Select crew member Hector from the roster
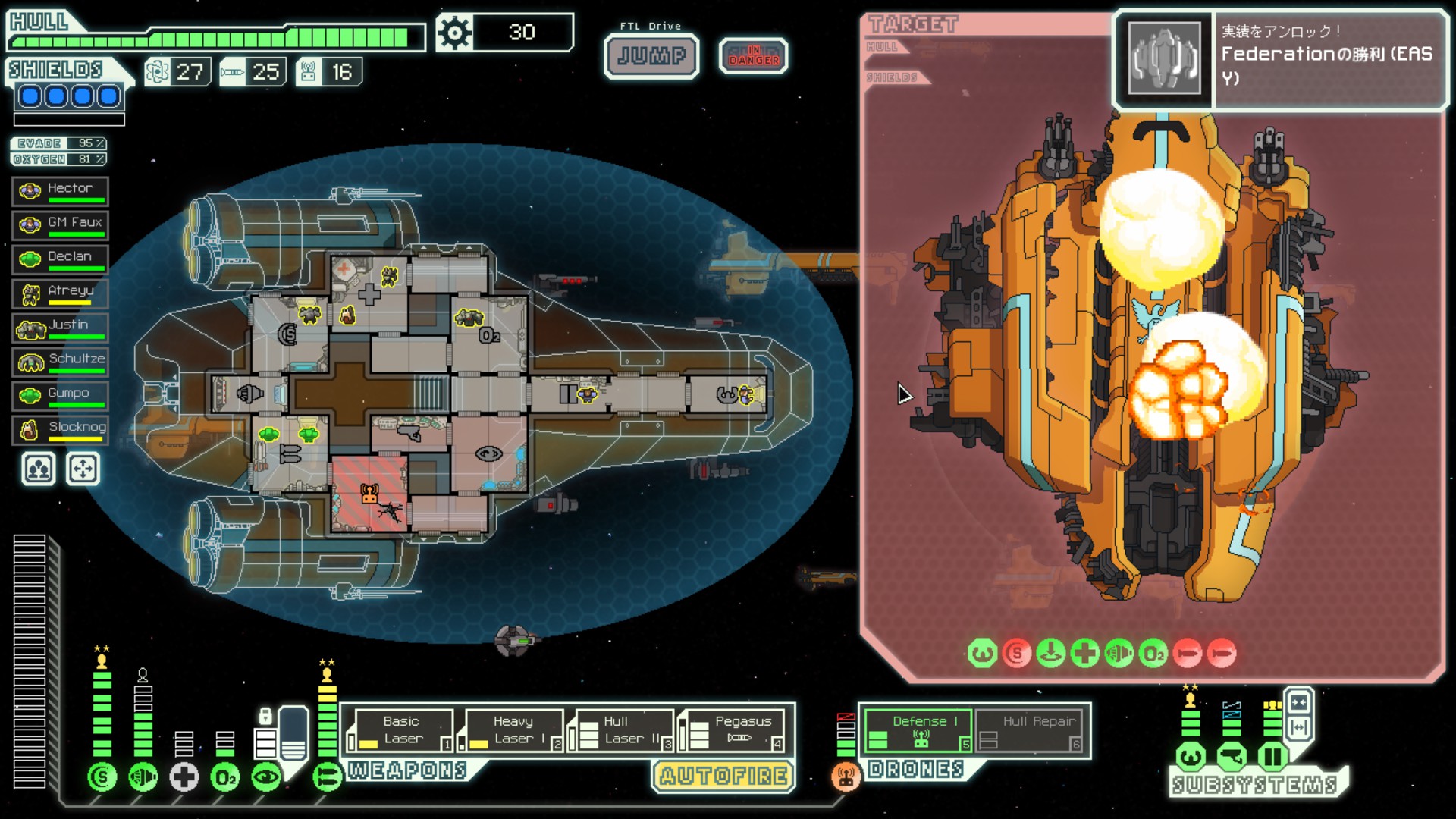The height and width of the screenshot is (819, 1456). 61,190
